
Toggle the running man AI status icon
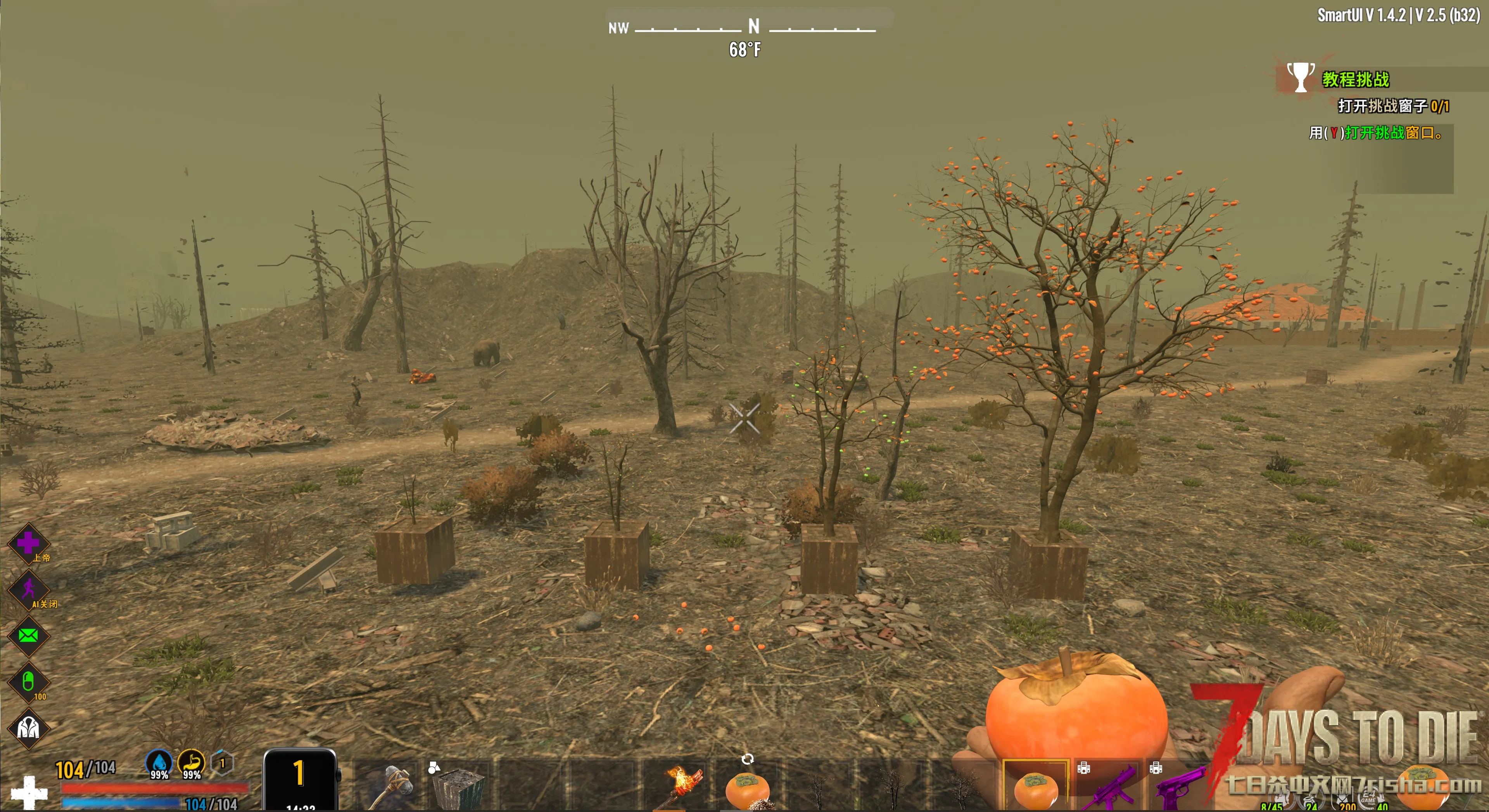pyautogui.click(x=28, y=590)
